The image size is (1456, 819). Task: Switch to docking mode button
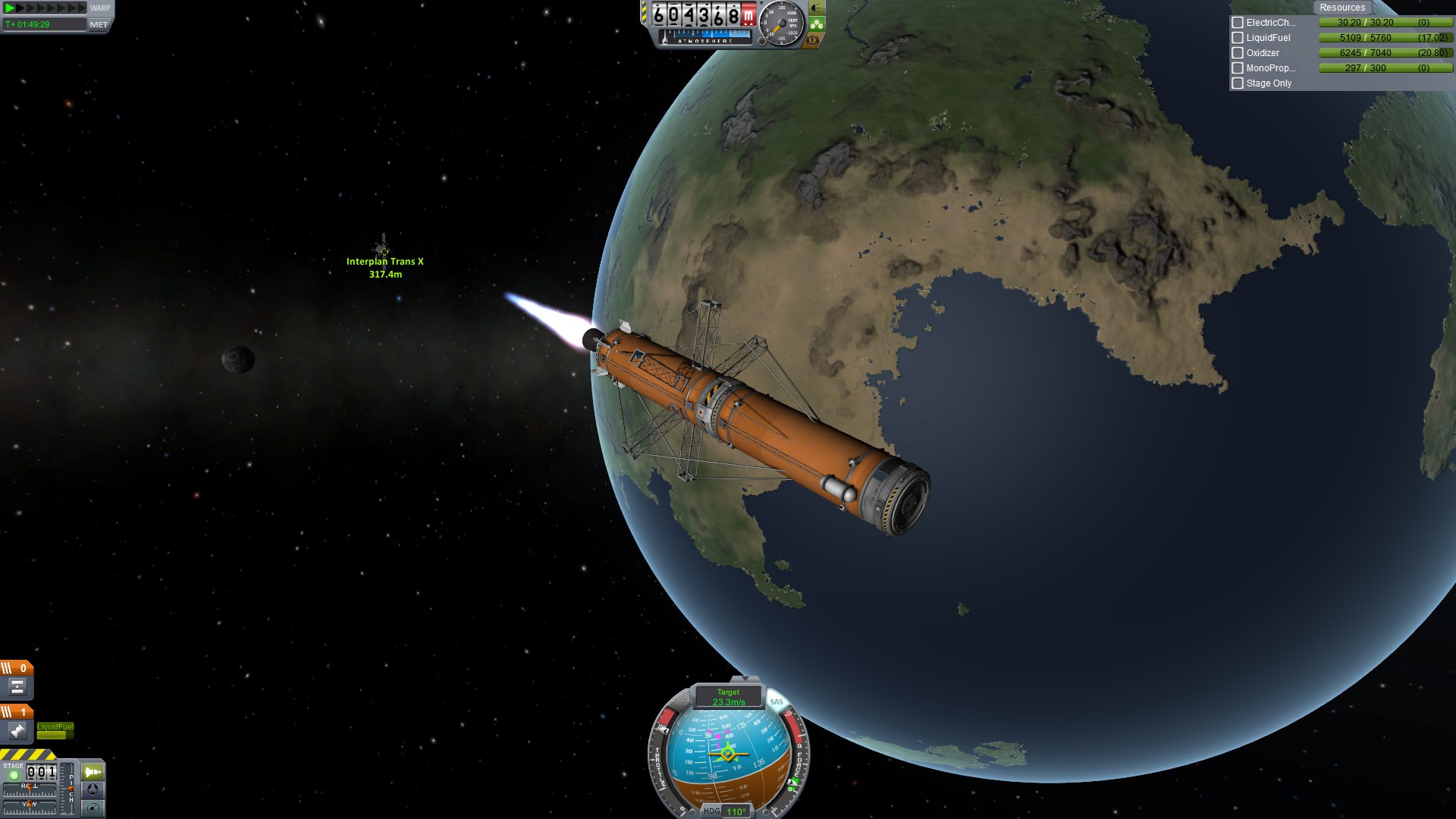(93, 789)
